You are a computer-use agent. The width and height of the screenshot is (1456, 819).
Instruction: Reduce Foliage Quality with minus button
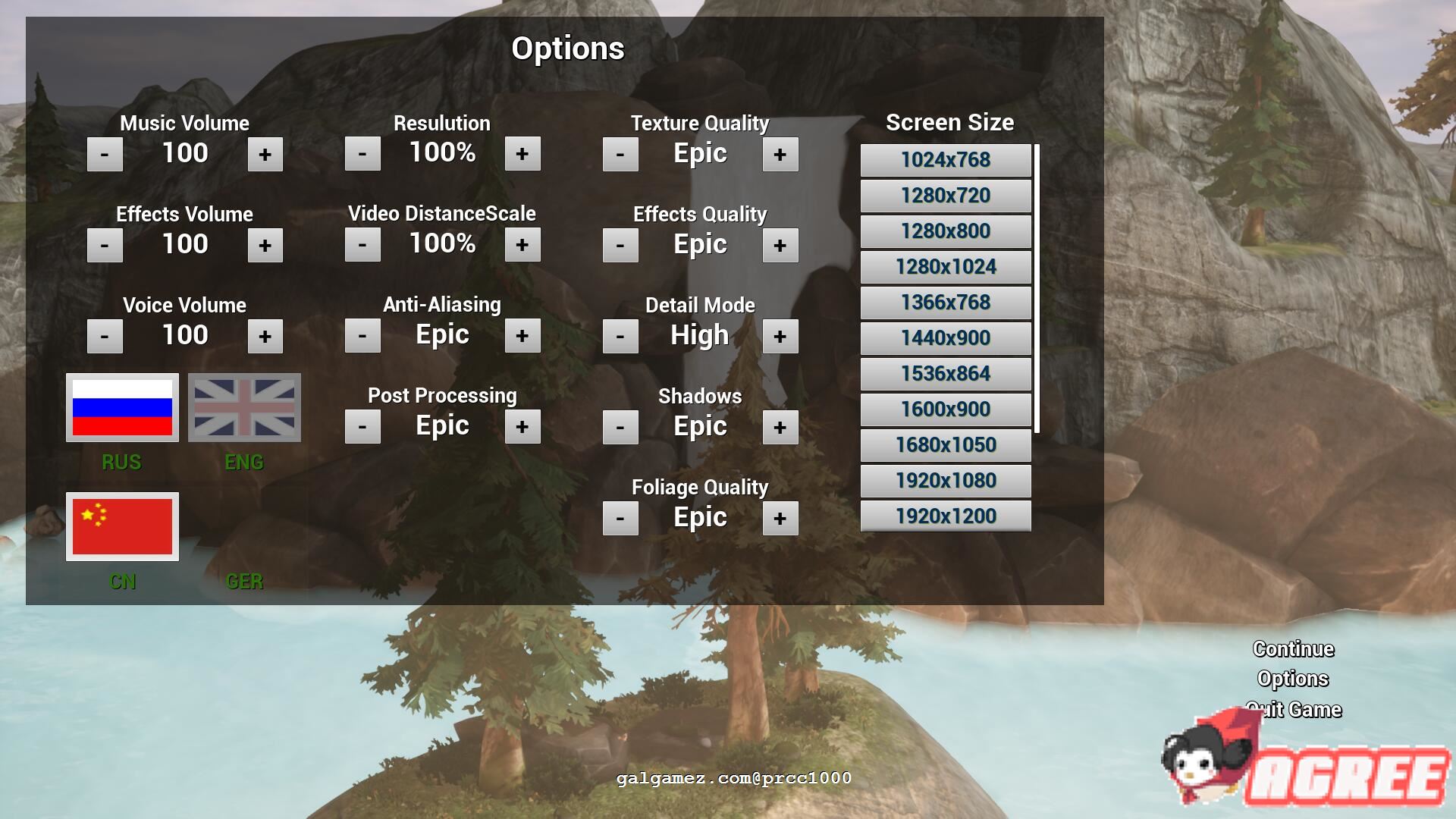(x=620, y=519)
